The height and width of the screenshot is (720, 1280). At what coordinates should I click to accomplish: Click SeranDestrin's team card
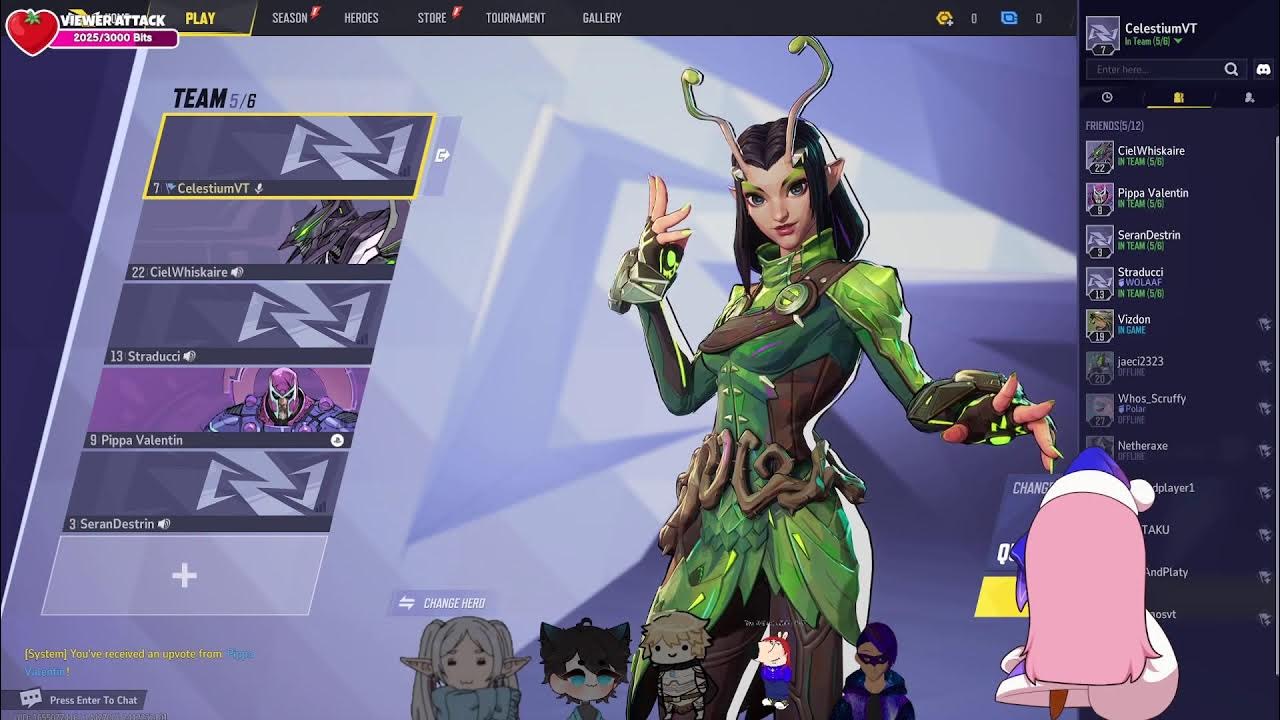tap(208, 491)
